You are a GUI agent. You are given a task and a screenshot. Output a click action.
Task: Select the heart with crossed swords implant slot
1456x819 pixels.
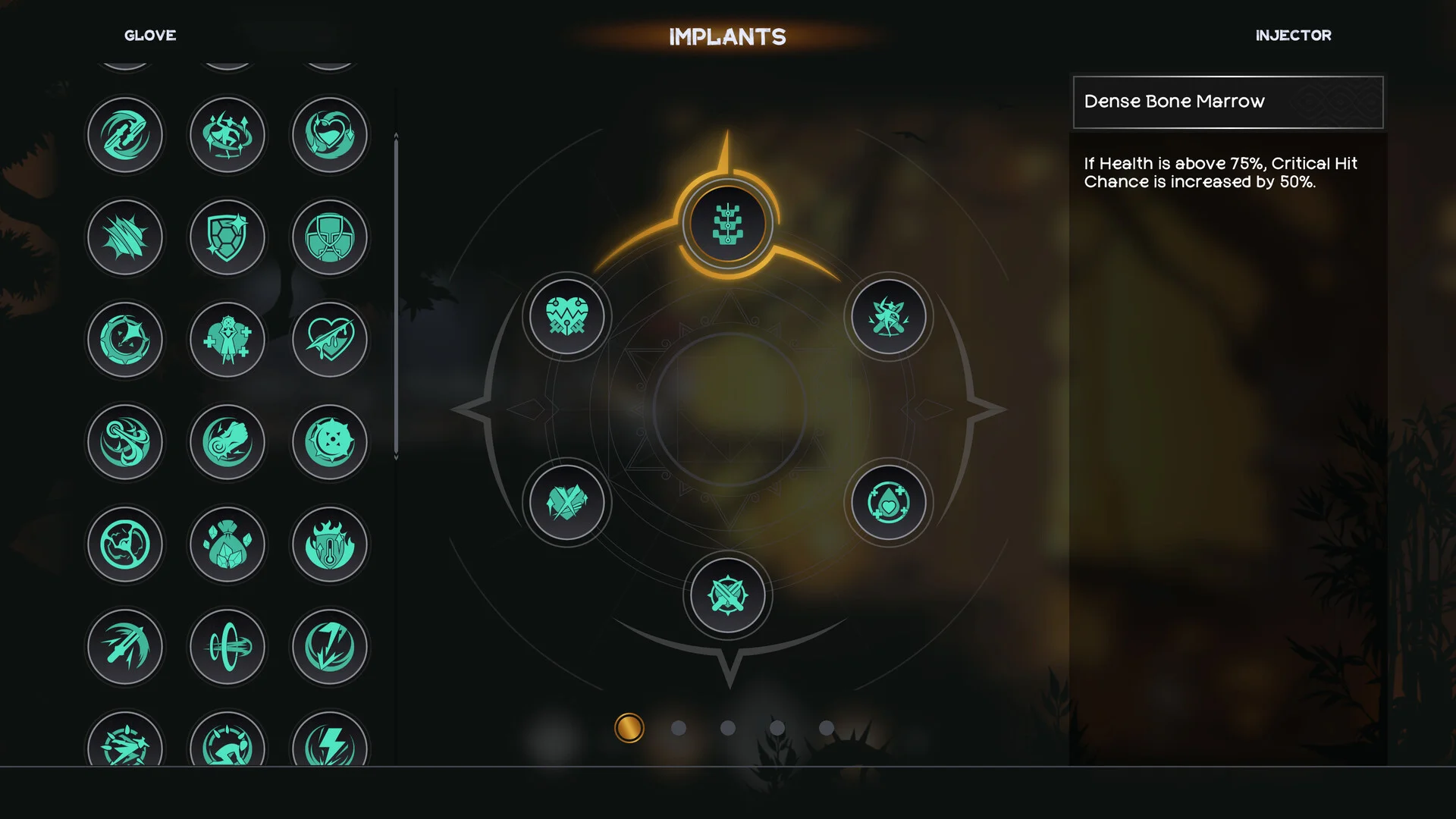click(566, 315)
